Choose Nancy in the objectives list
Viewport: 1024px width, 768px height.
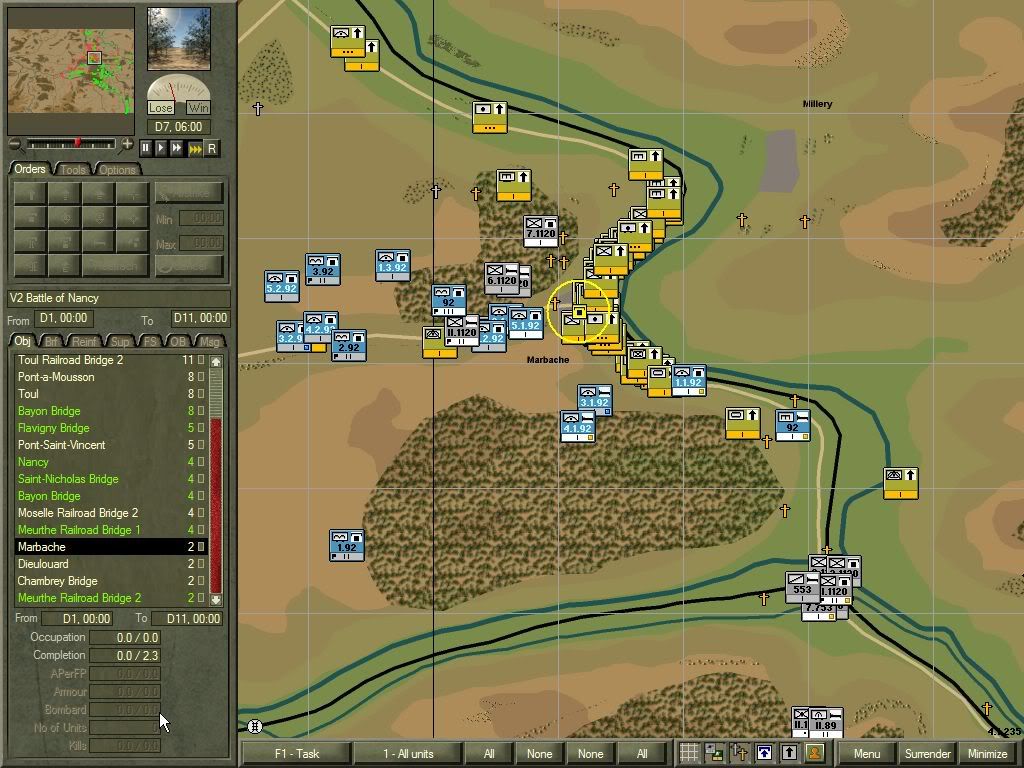(33, 462)
